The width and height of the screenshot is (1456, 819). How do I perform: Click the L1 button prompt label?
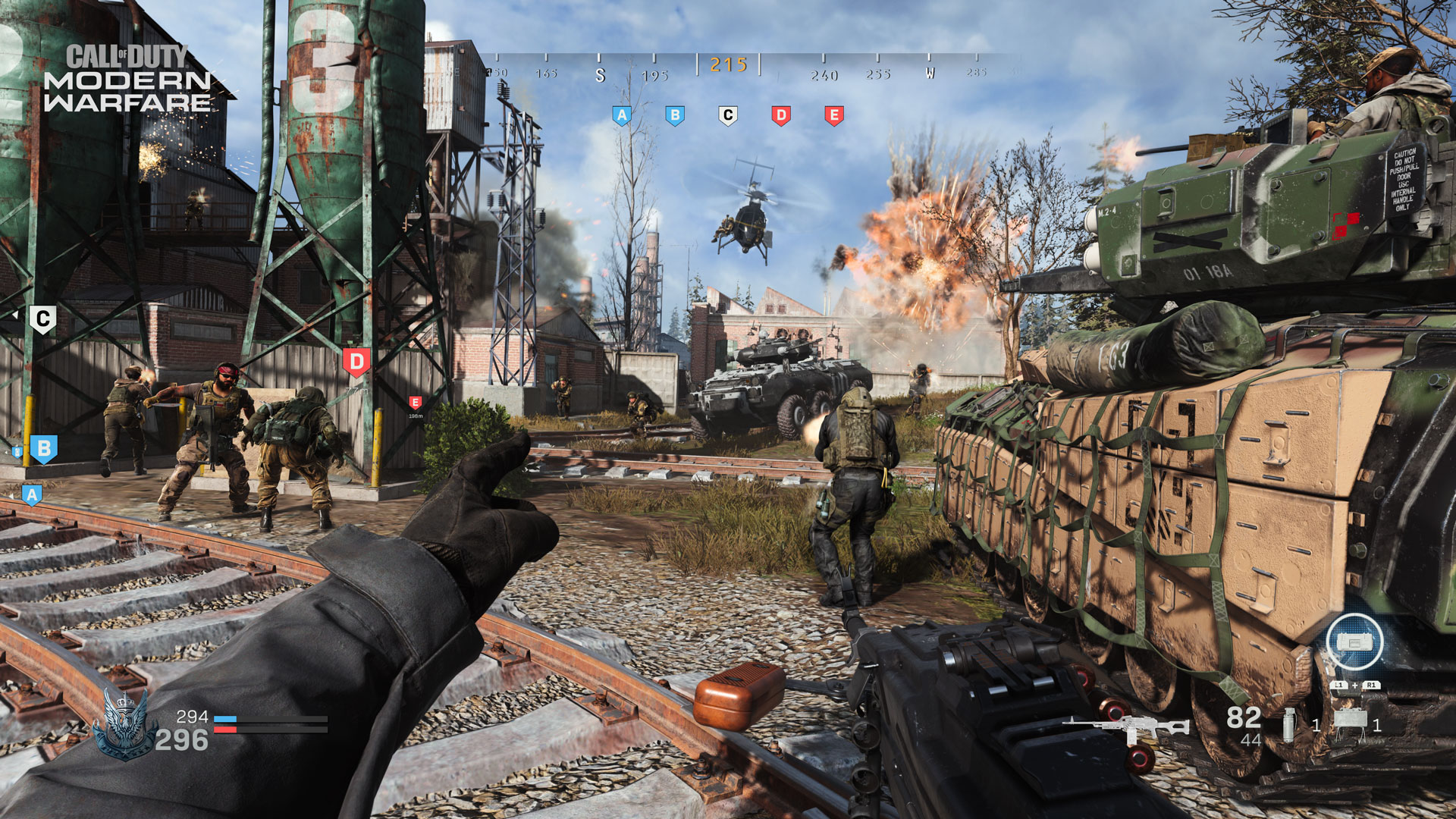click(1340, 684)
